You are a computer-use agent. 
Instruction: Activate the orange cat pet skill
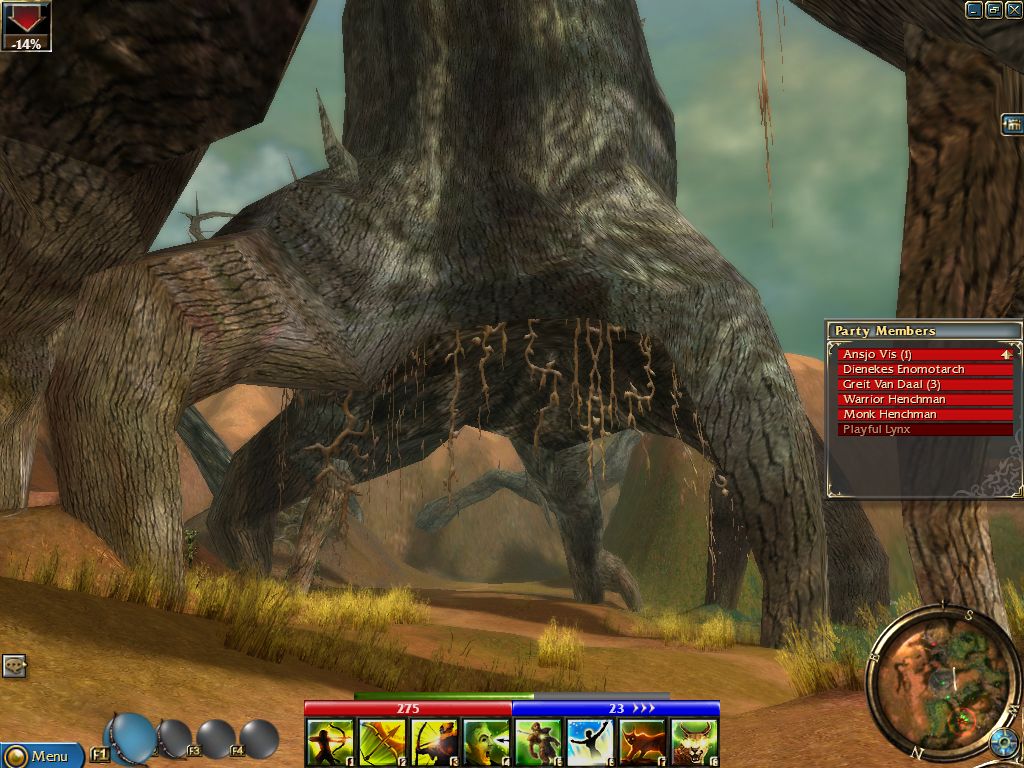pos(642,743)
